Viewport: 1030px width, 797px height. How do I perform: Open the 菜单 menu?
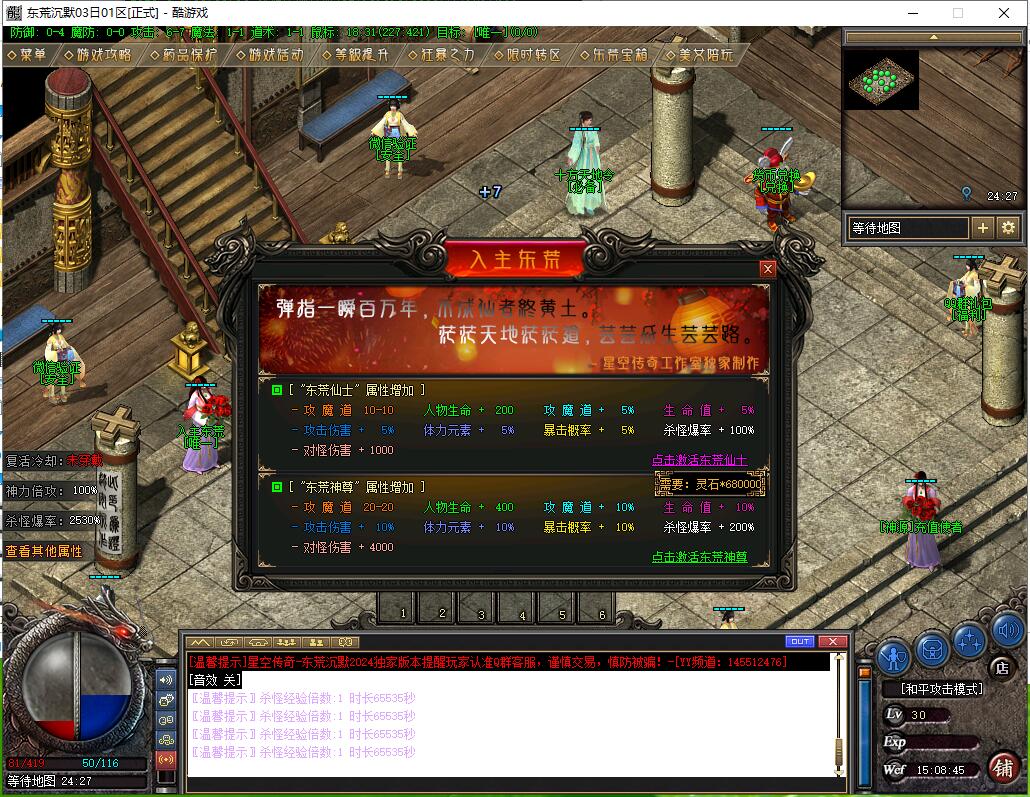pos(27,55)
